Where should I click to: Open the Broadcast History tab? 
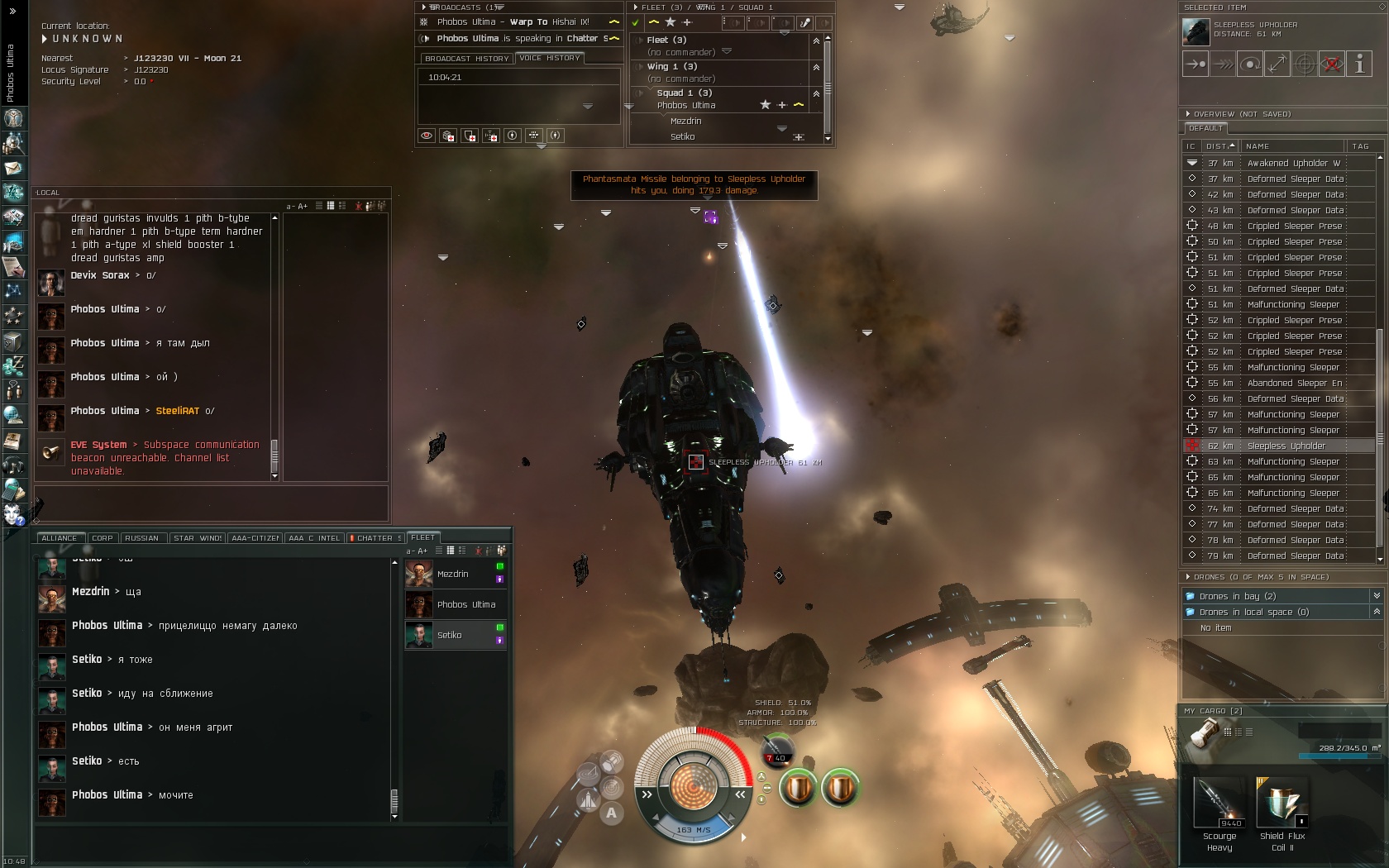point(466,59)
